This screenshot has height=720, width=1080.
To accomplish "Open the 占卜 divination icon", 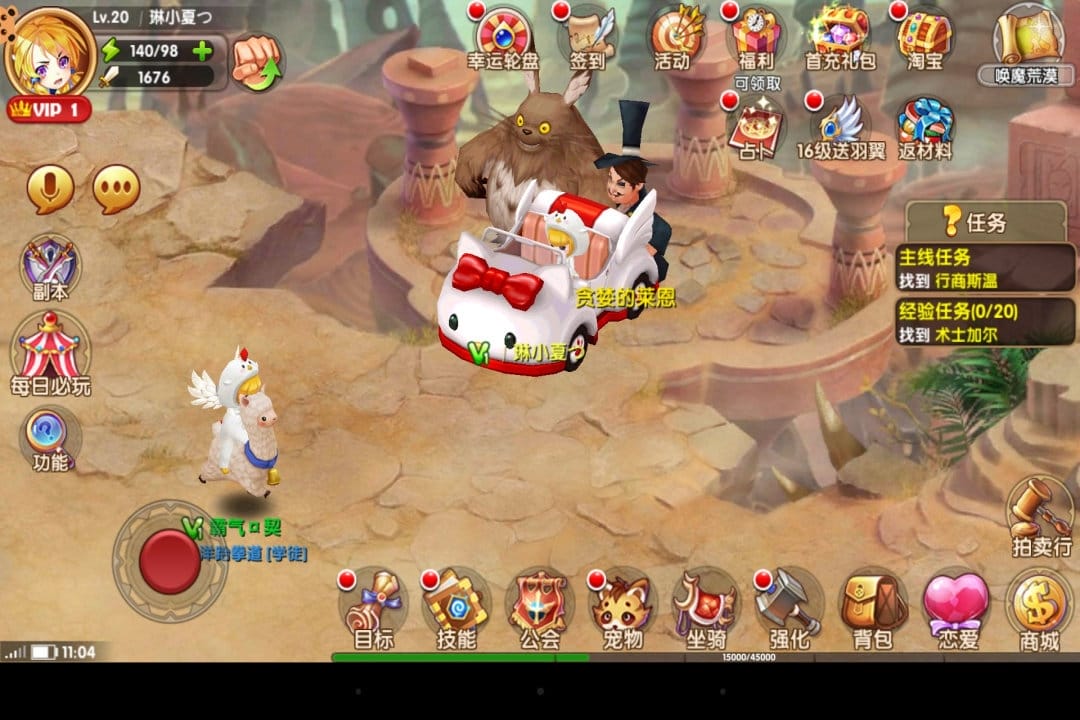I will tap(756, 128).
